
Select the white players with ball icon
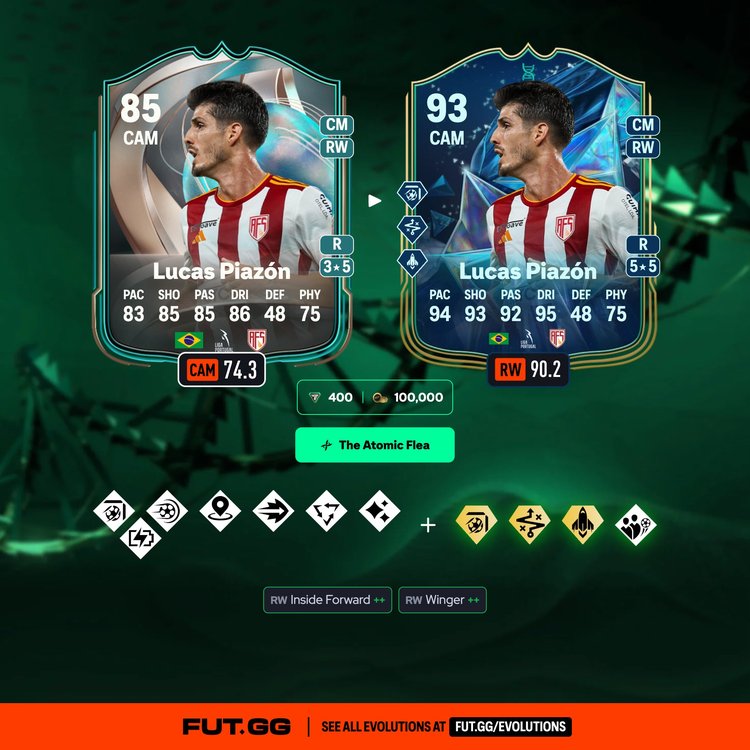point(636,524)
